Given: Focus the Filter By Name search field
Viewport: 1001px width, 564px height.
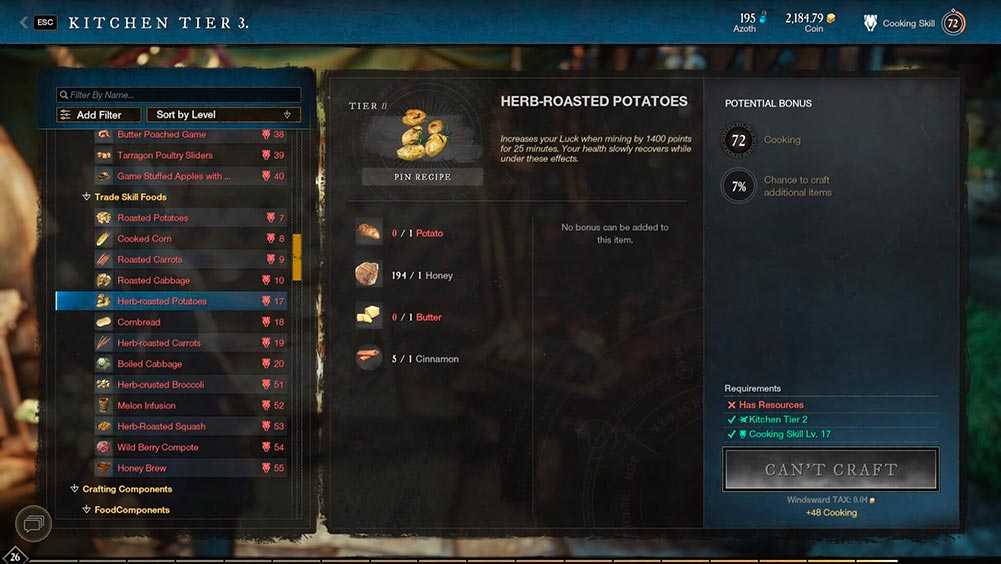Looking at the screenshot, I should [178, 95].
